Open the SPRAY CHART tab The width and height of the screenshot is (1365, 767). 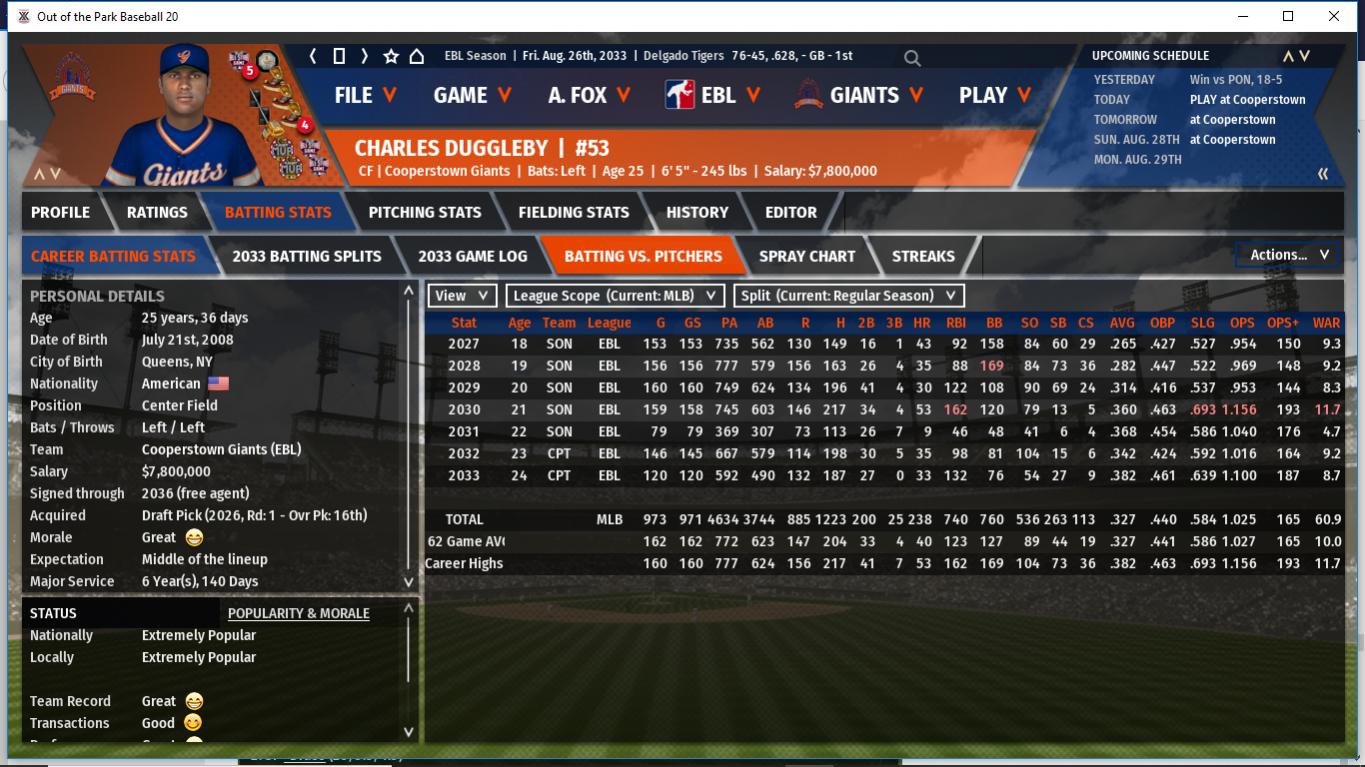pos(806,256)
